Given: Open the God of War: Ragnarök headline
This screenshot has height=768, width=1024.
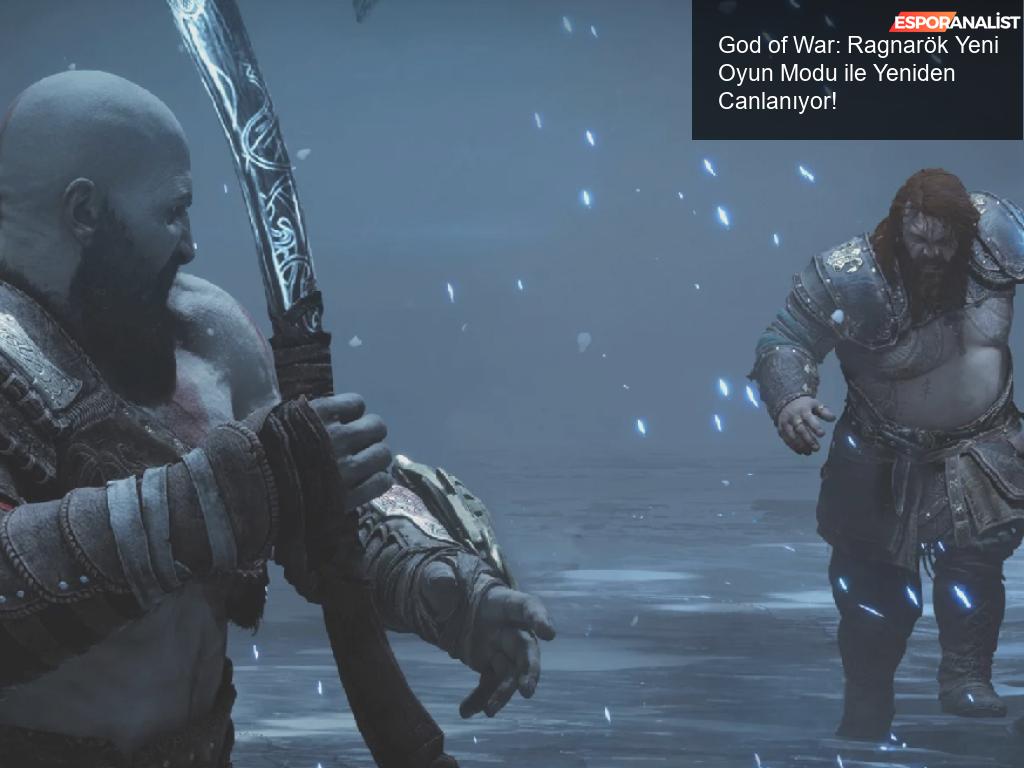Looking at the screenshot, I should tap(837, 74).
